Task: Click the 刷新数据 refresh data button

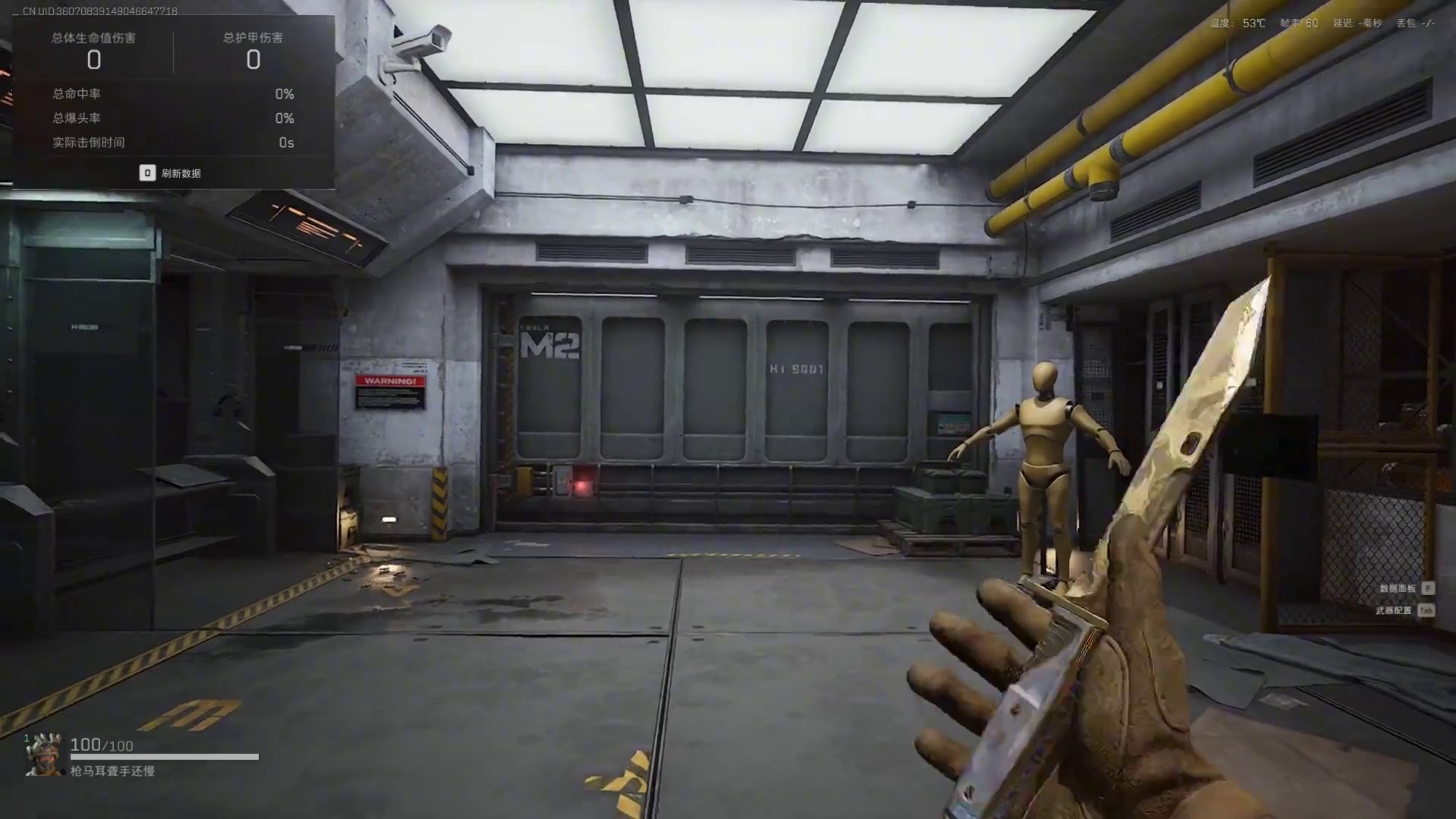Action: [x=171, y=173]
